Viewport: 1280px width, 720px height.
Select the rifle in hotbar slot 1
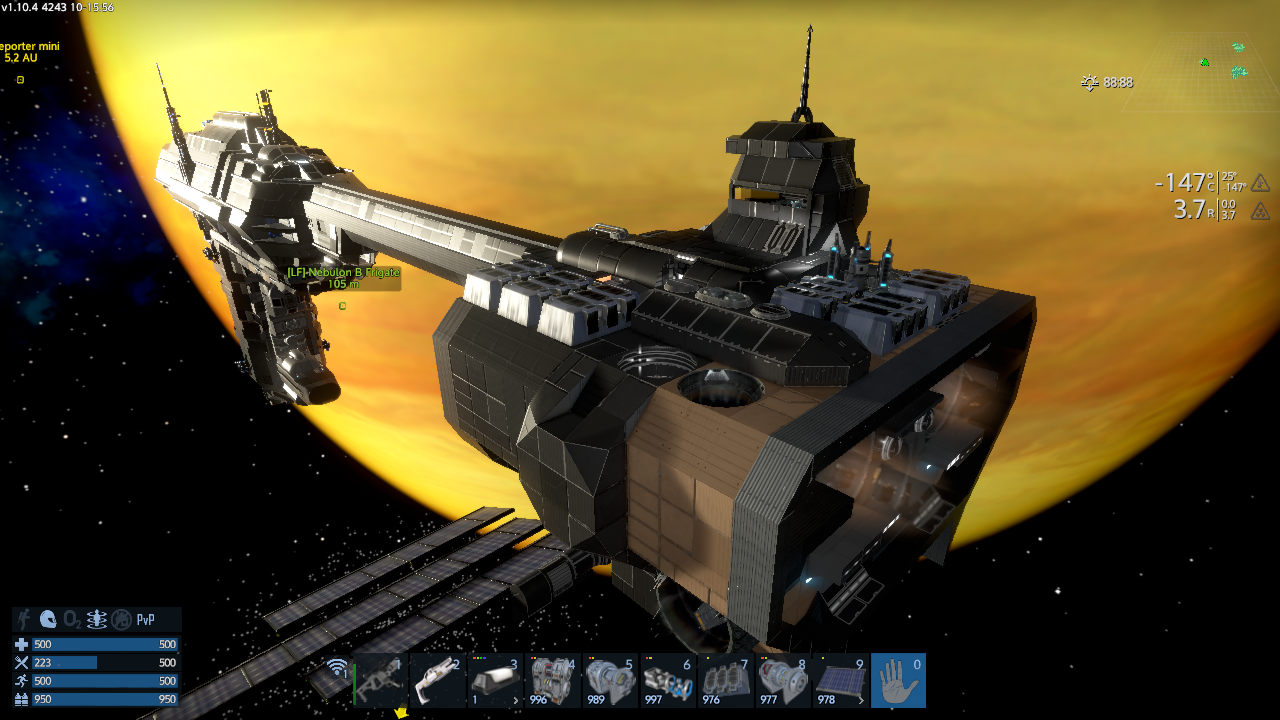pos(380,681)
